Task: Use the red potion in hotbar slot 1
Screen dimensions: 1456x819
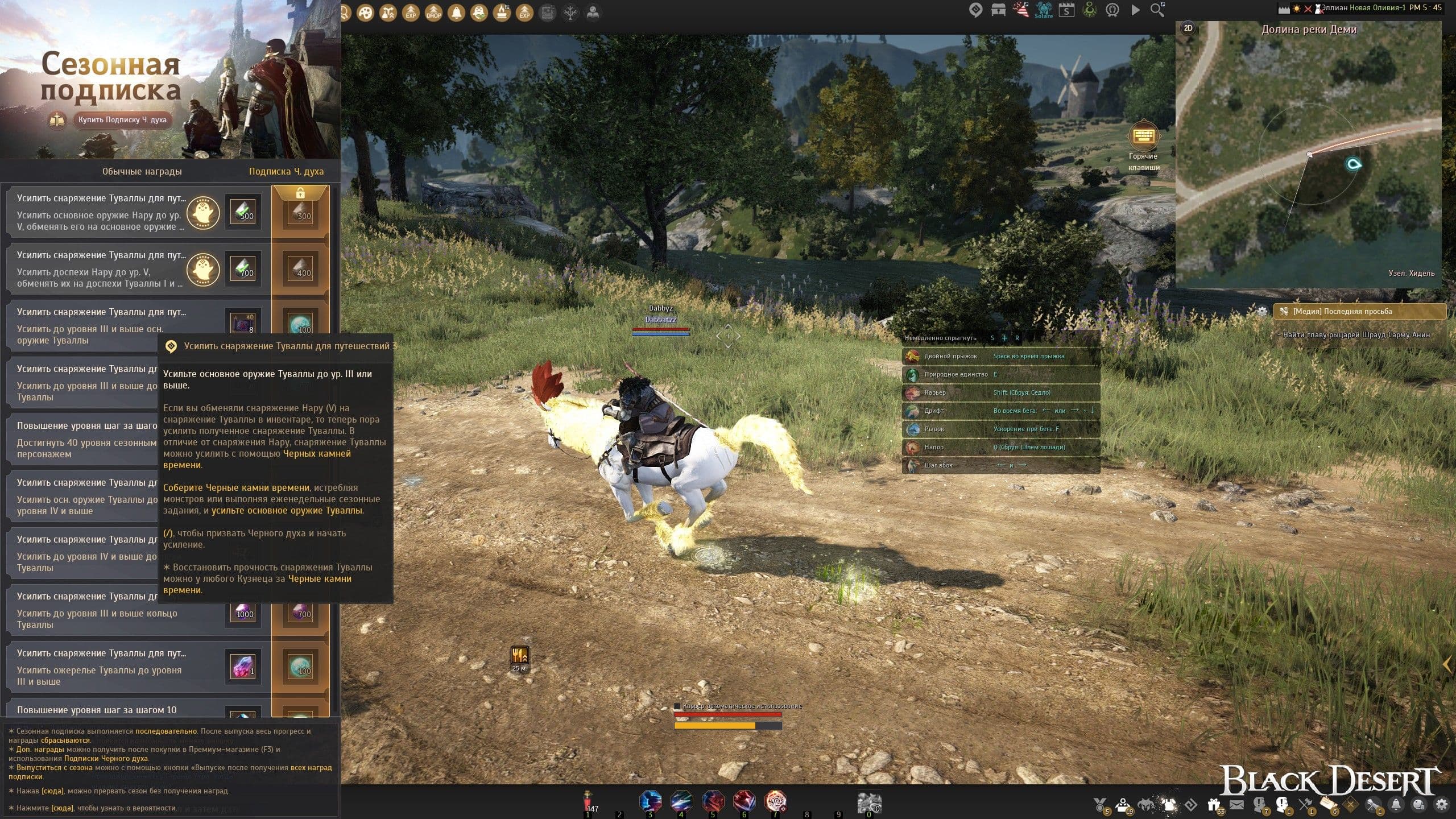Action: (x=589, y=802)
